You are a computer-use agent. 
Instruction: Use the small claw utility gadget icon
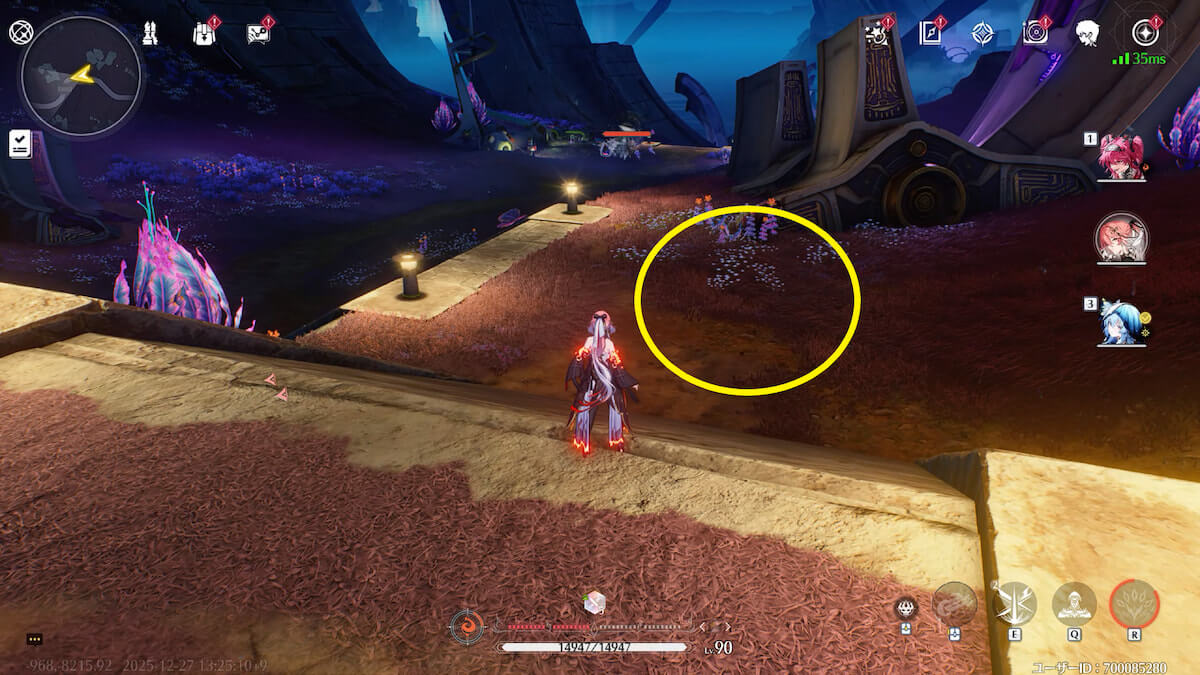pos(906,606)
